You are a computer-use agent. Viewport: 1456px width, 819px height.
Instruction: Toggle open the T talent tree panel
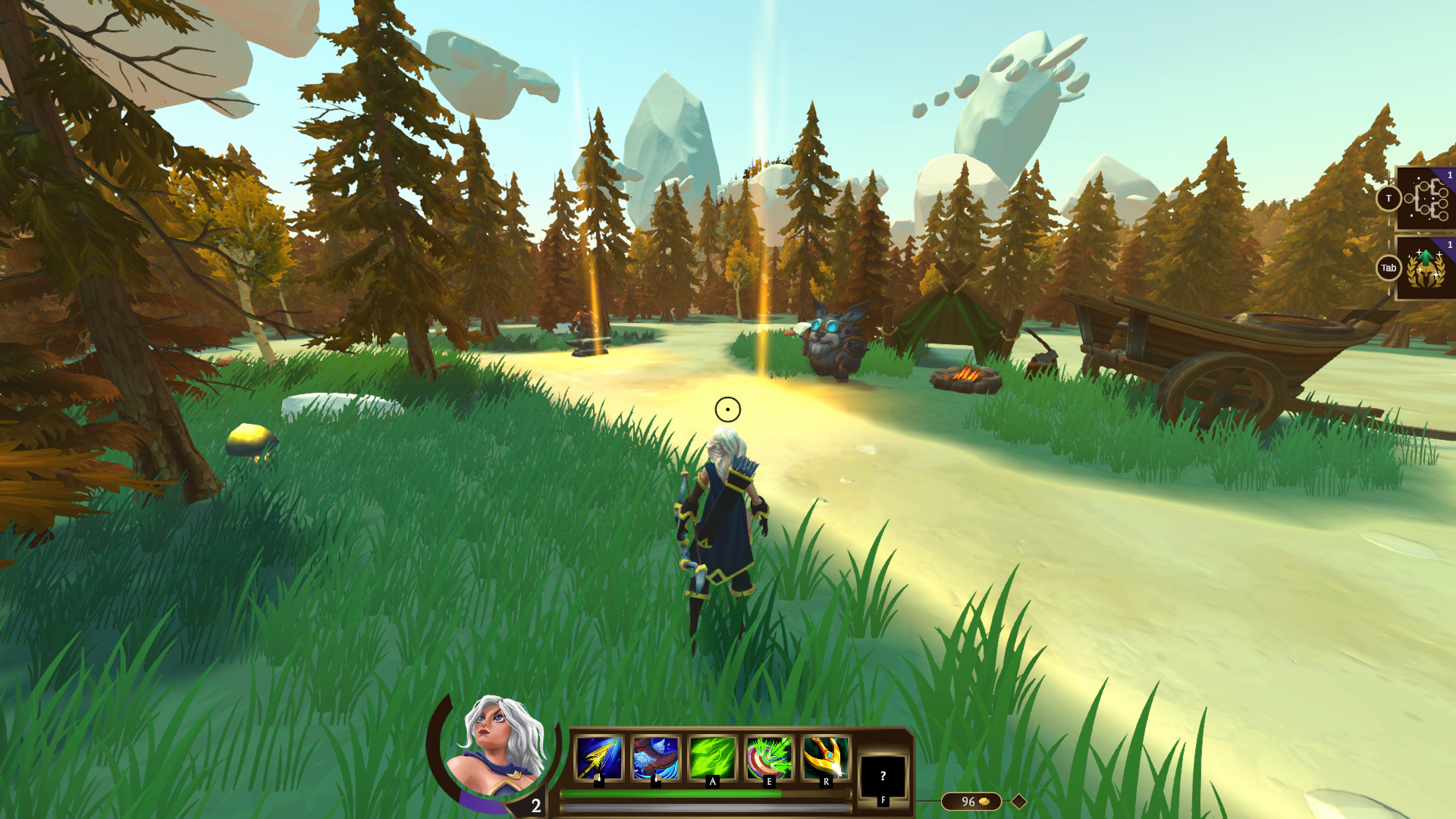coord(1389,197)
